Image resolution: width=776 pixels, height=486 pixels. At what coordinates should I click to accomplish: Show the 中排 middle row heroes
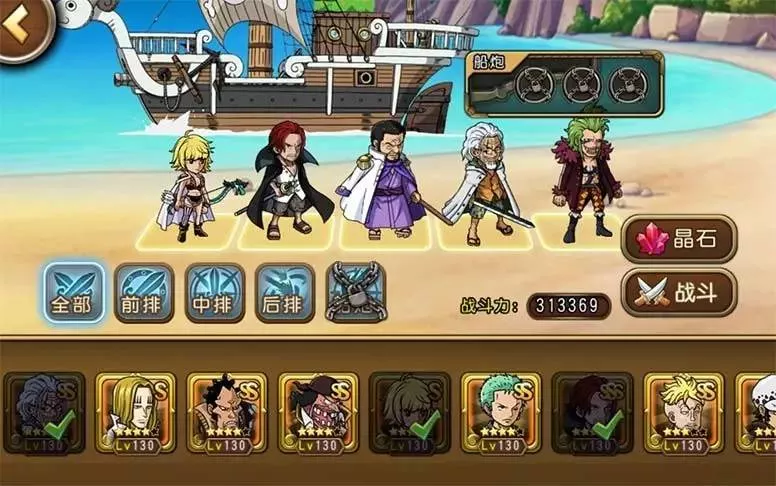pyautogui.click(x=214, y=292)
